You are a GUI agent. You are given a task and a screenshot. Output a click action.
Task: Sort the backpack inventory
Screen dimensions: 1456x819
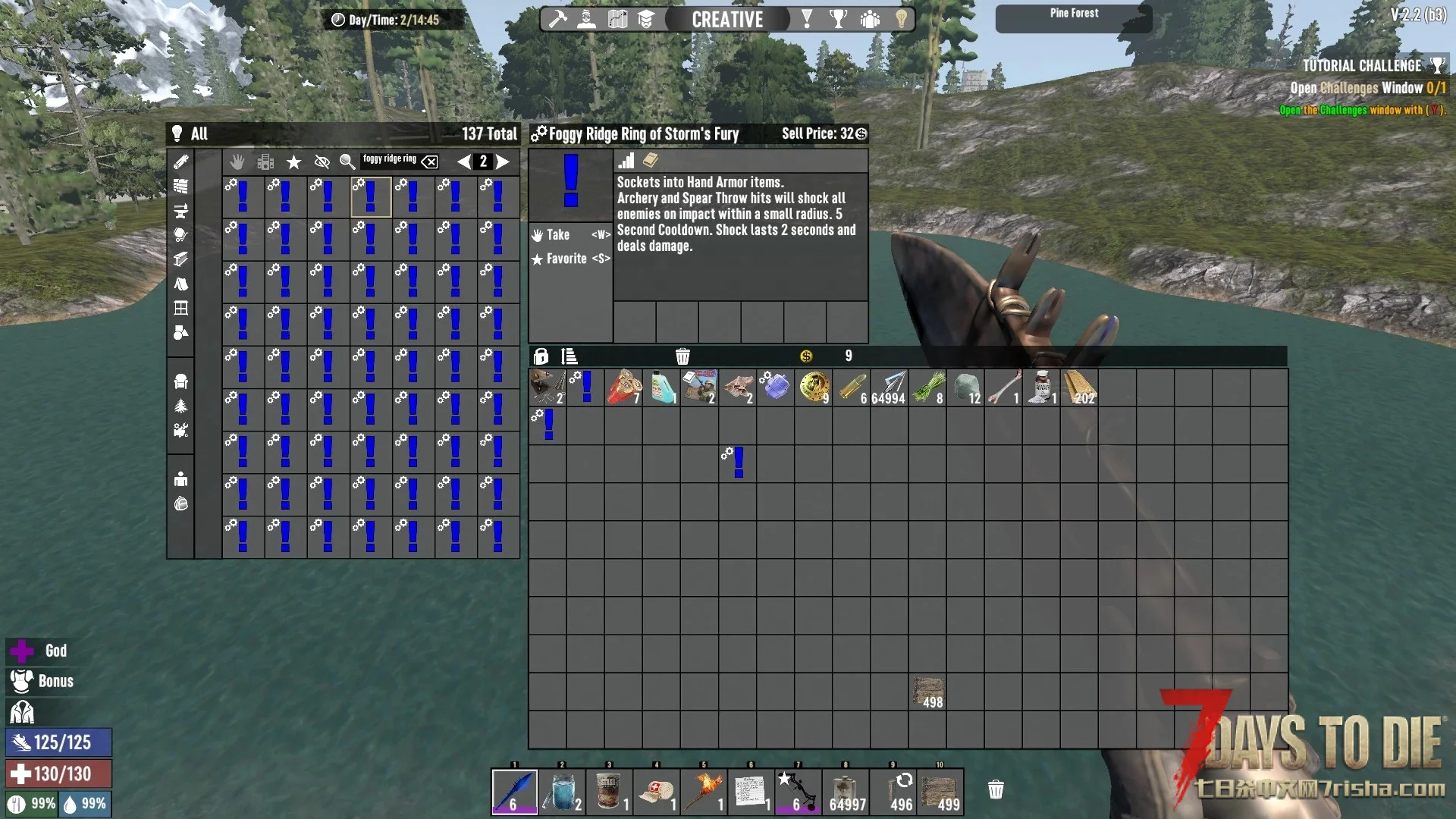tap(569, 356)
